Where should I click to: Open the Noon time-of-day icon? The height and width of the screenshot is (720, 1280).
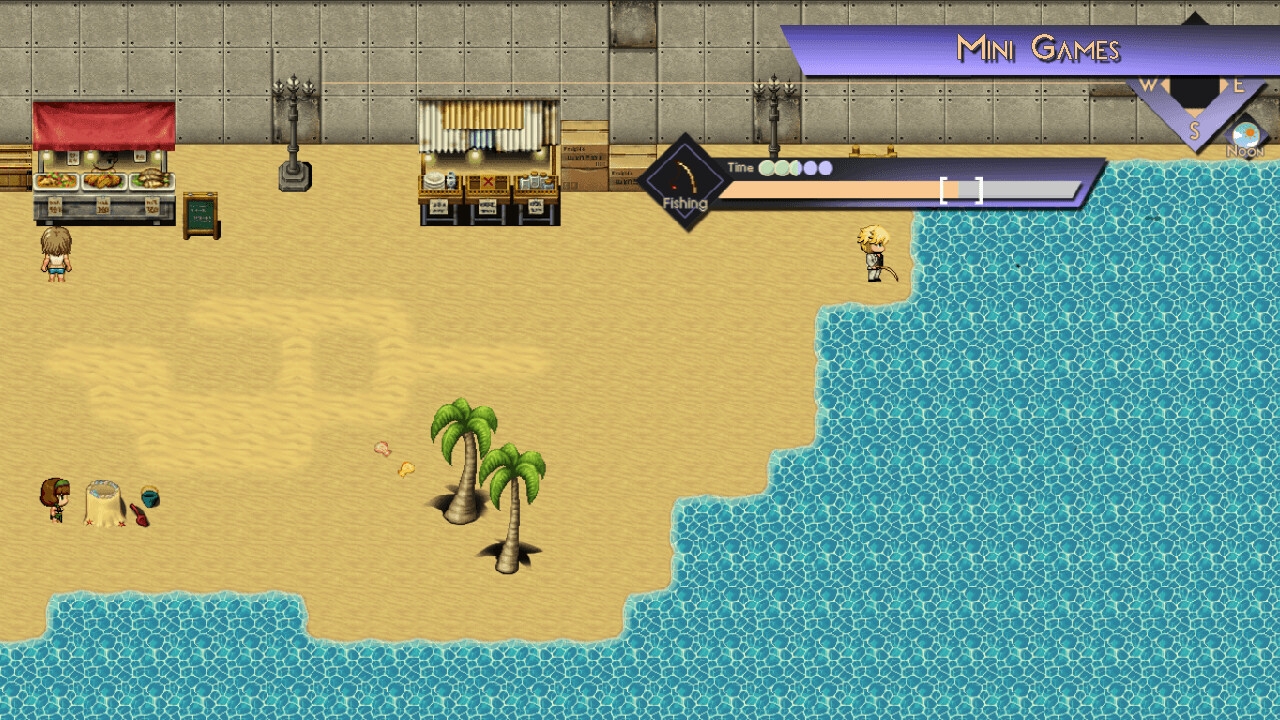tap(1245, 139)
